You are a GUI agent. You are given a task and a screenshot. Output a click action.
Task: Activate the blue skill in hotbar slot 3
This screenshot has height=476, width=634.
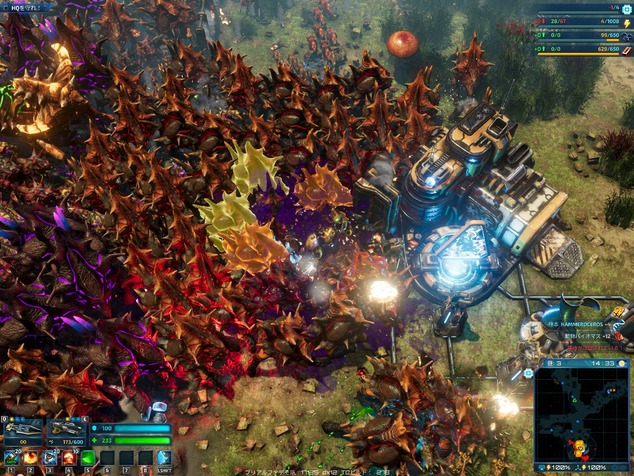[50, 458]
